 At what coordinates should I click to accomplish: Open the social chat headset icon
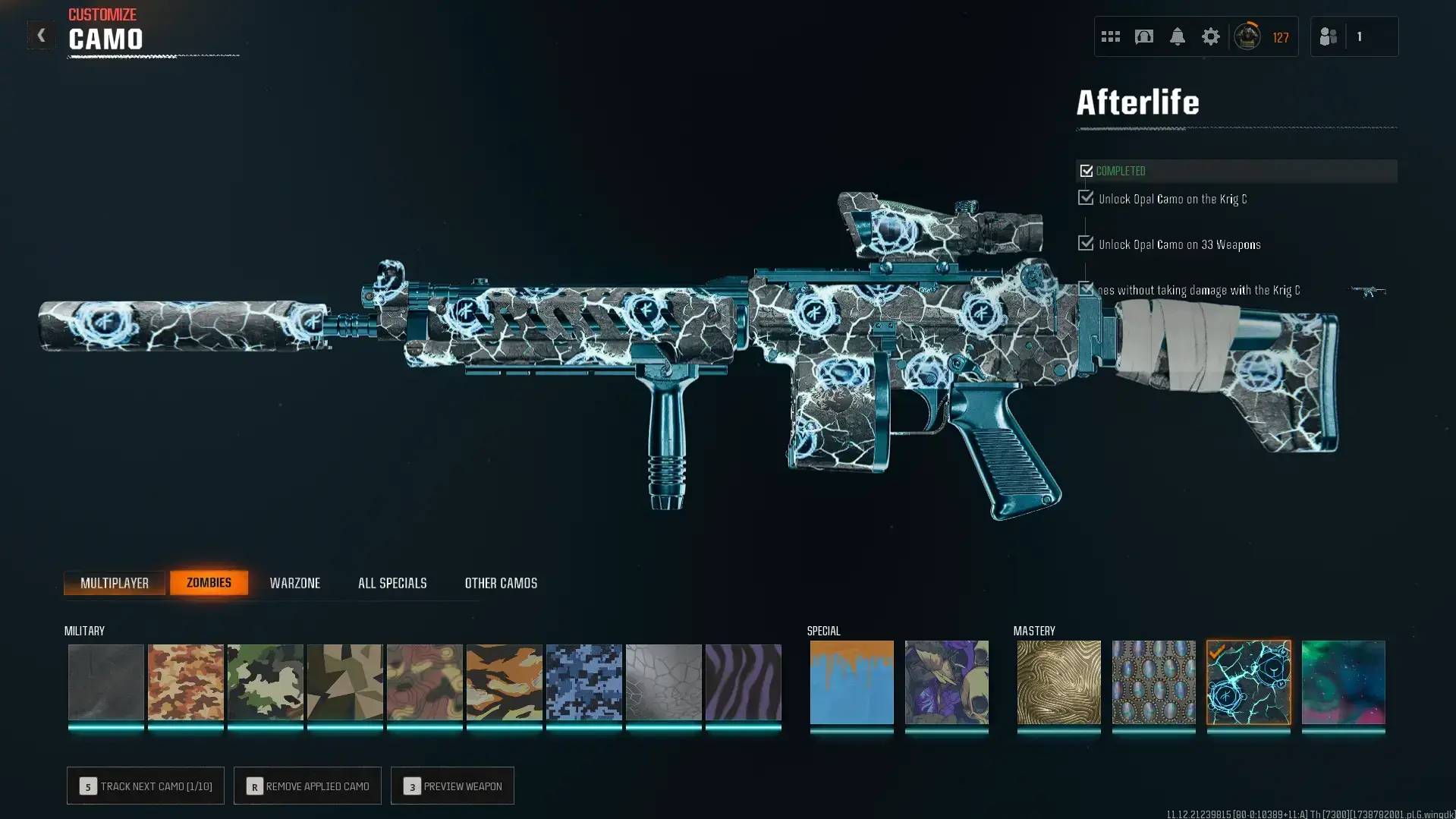1143,36
